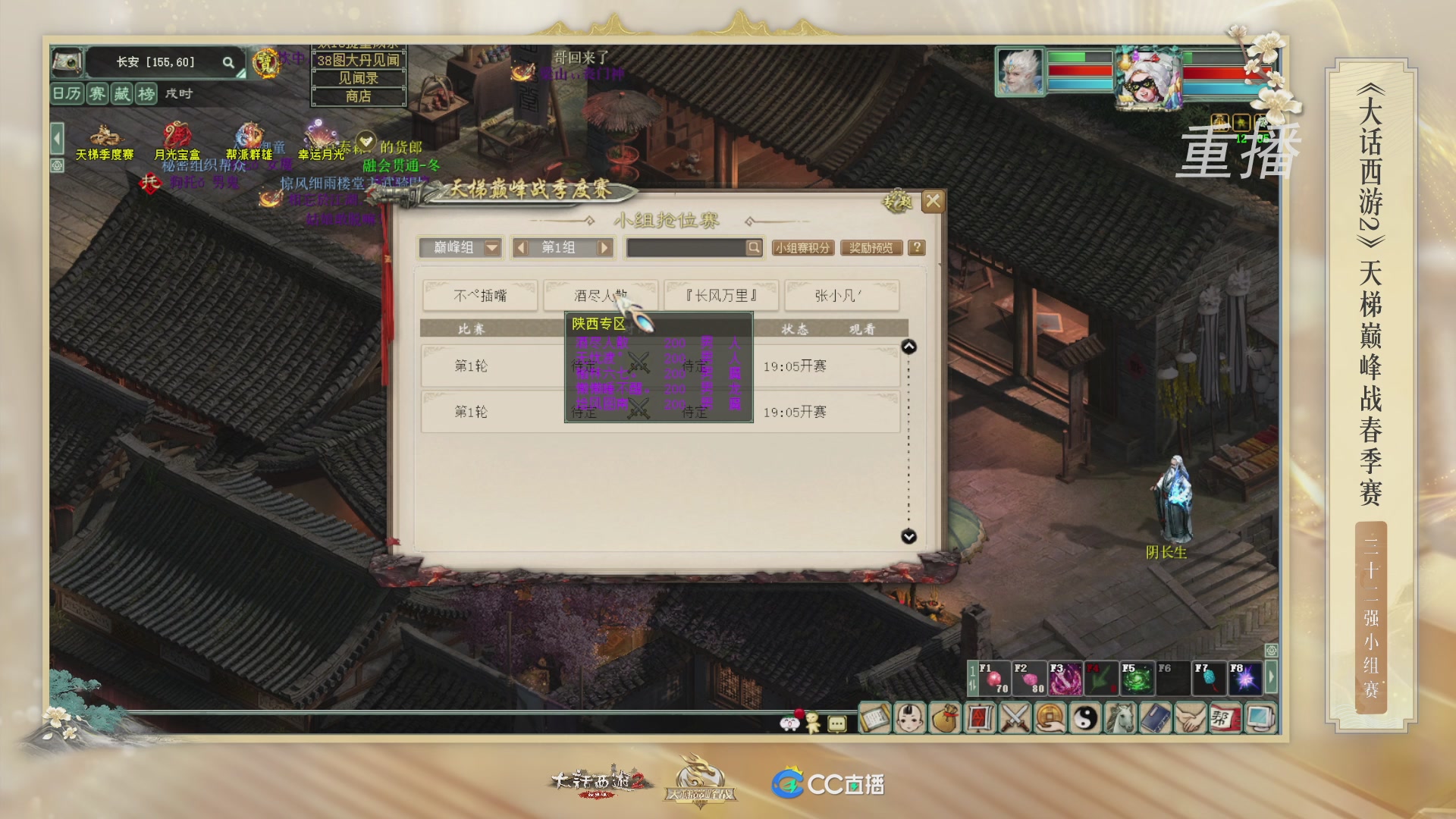Open the 商店 shop menu entry
The image size is (1456, 819).
pos(358,97)
